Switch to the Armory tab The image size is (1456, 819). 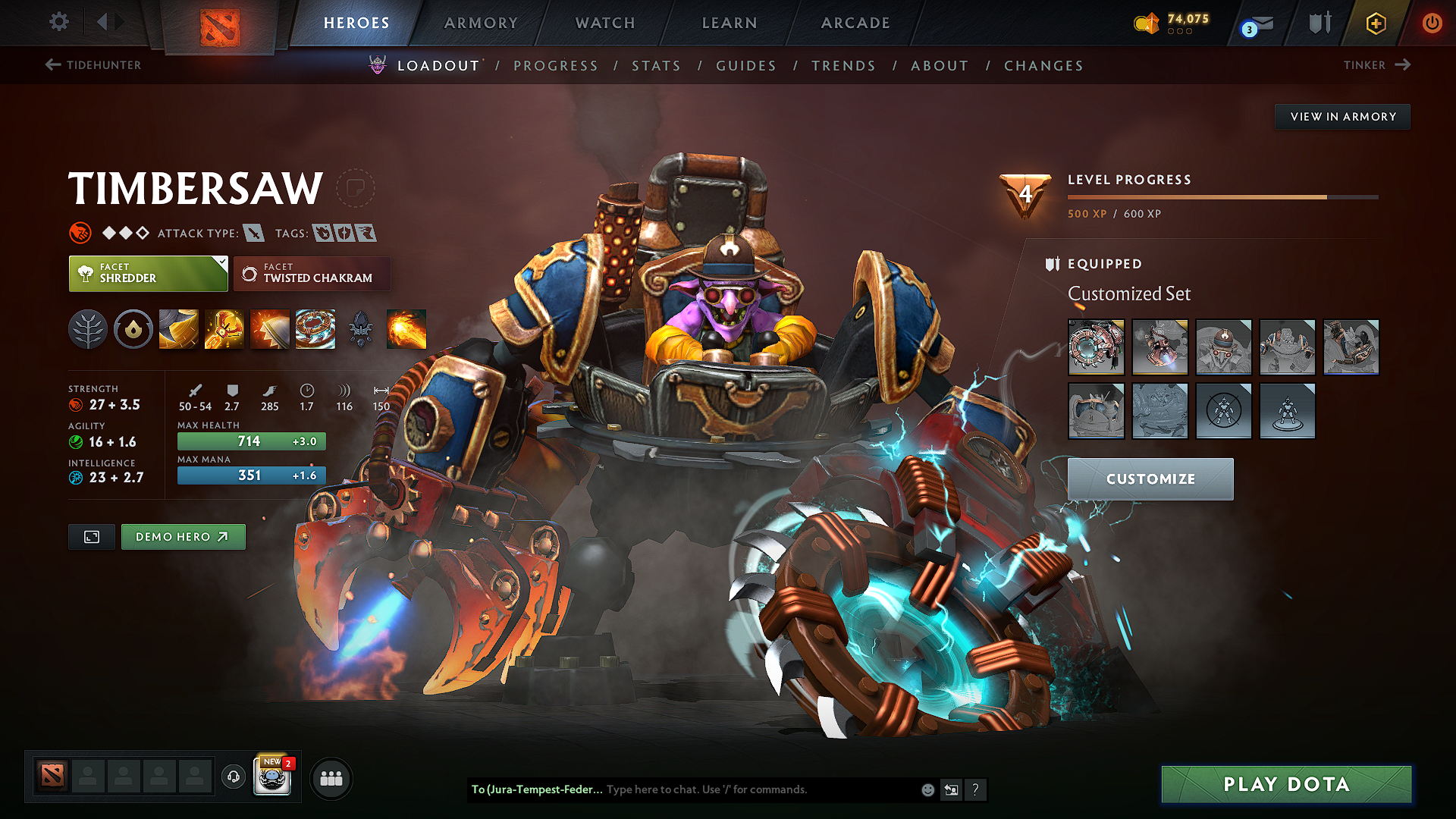[x=480, y=23]
